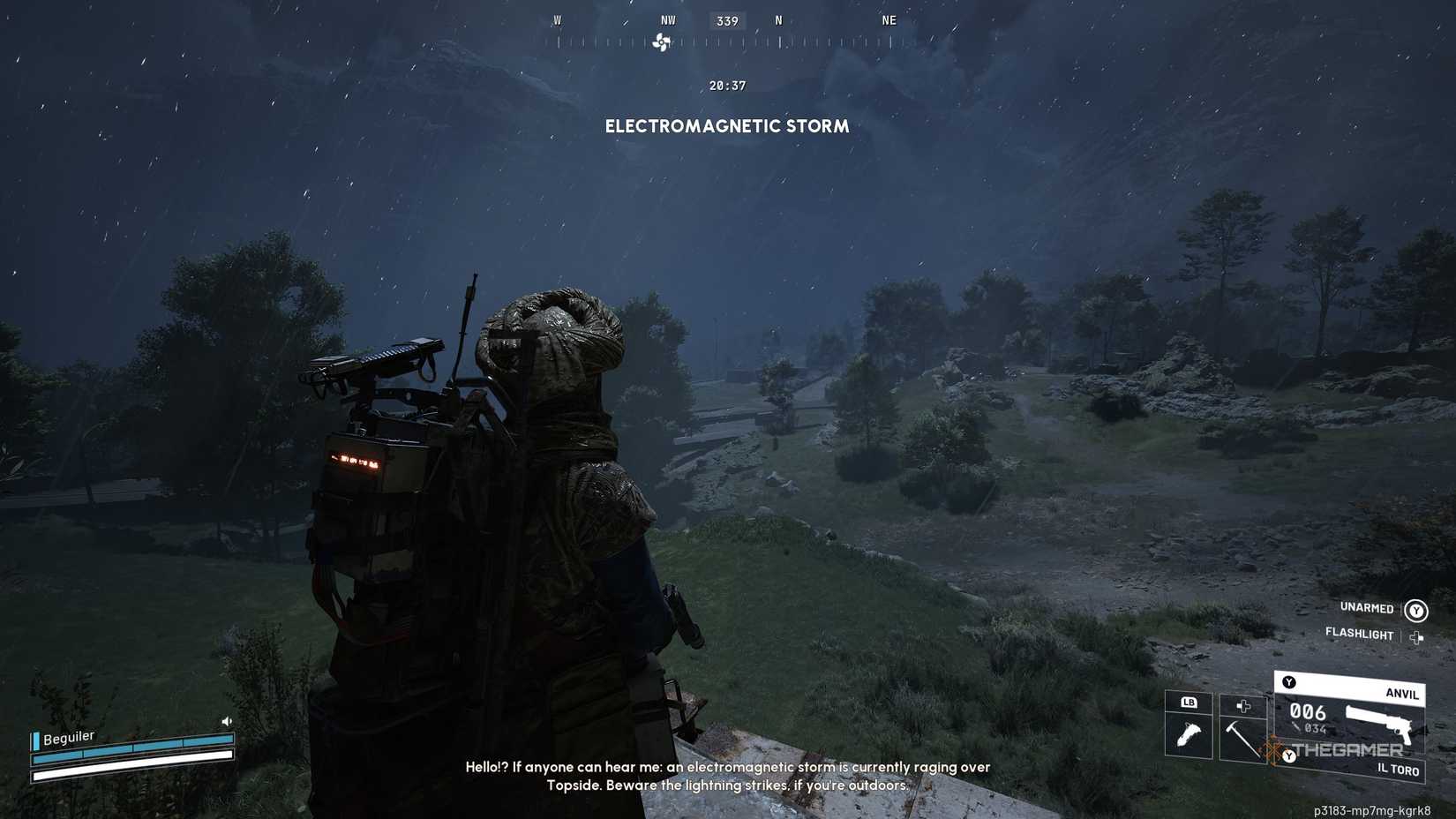The image size is (1456, 819).
Task: Click the Y prompt on the ANVIL weapon card
Action: pos(1288,681)
